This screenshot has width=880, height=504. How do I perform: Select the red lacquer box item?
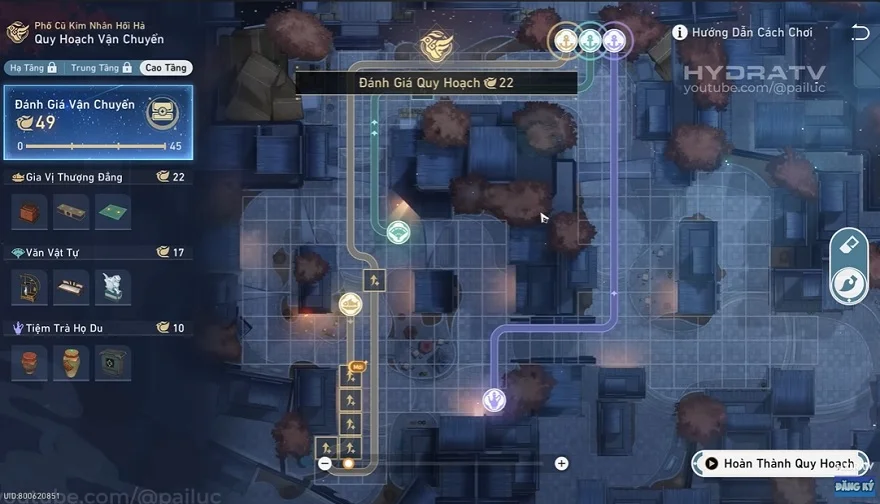(x=29, y=212)
